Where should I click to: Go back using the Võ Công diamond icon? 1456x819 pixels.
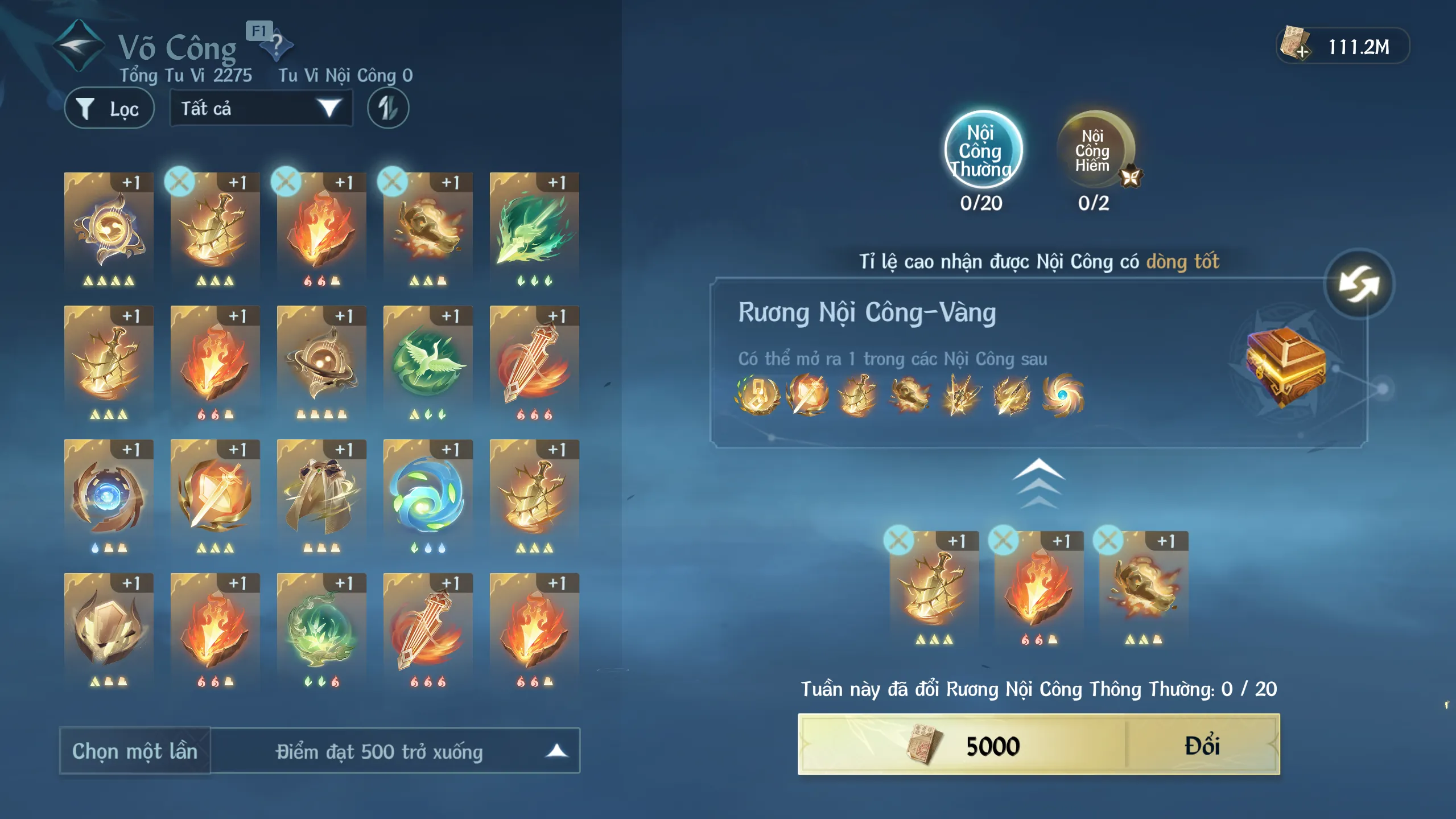point(78,46)
